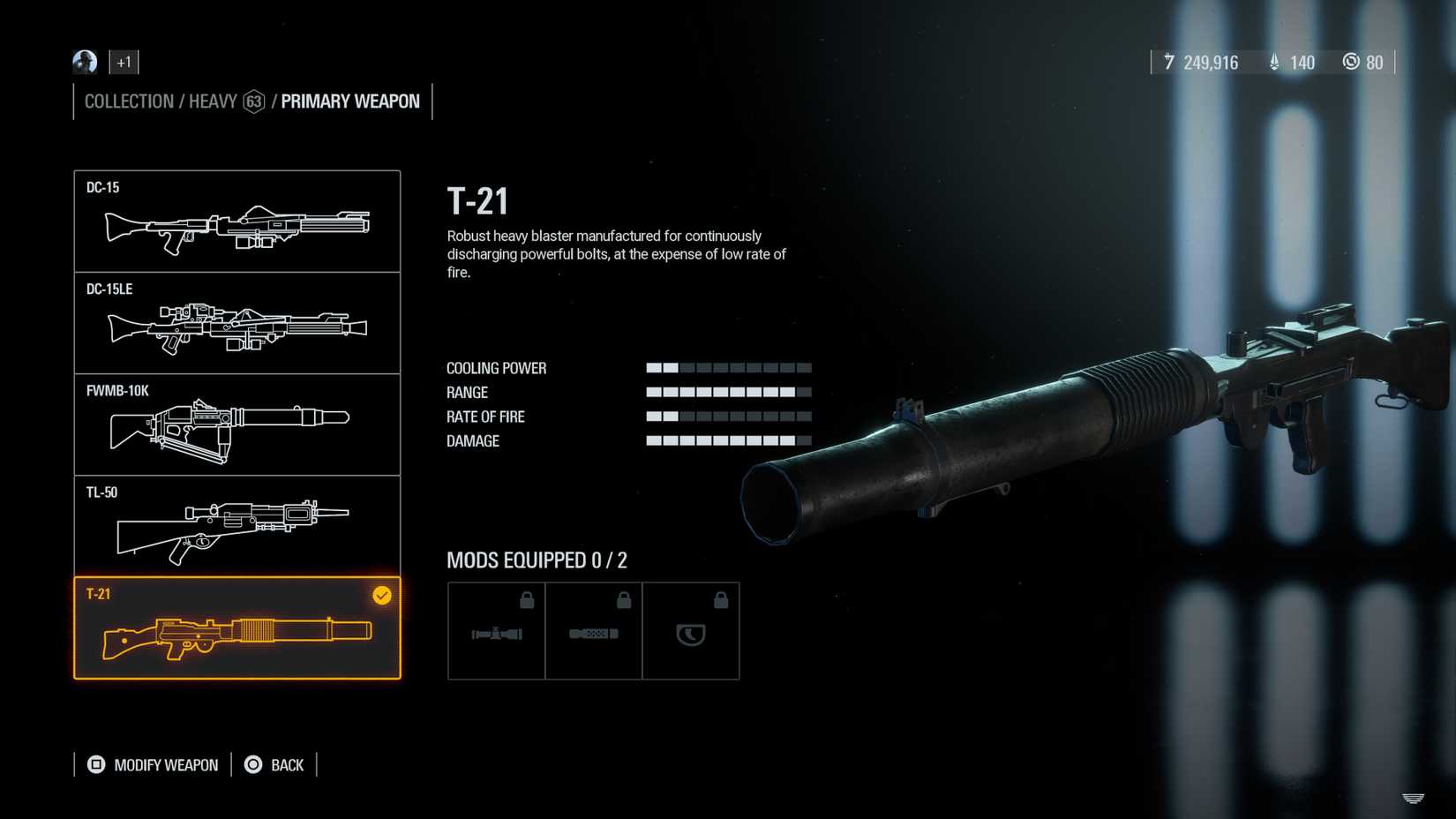Select the crystals currency icon

pyautogui.click(x=1273, y=62)
